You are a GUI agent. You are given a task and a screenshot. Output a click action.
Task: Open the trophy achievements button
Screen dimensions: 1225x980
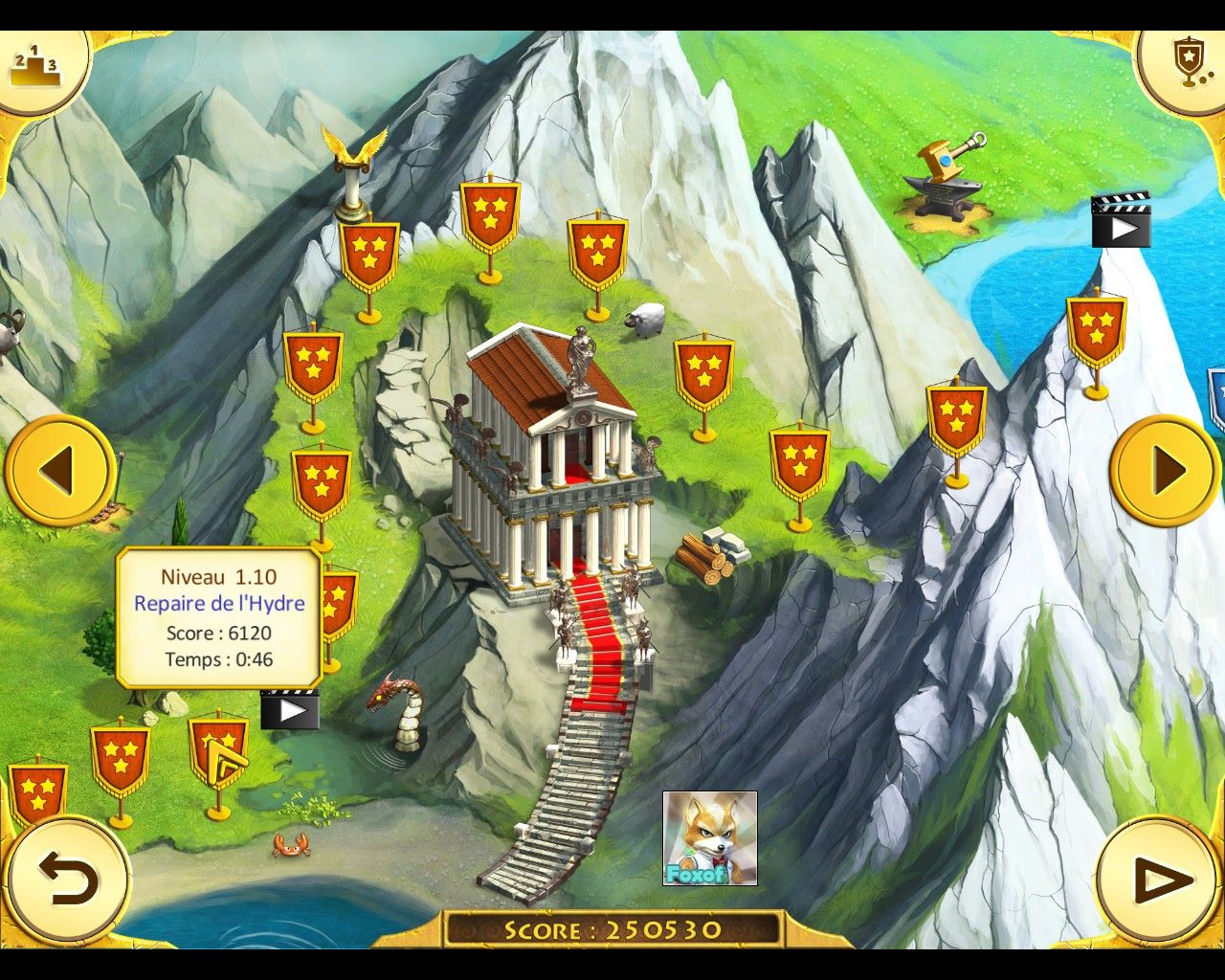point(1188,63)
